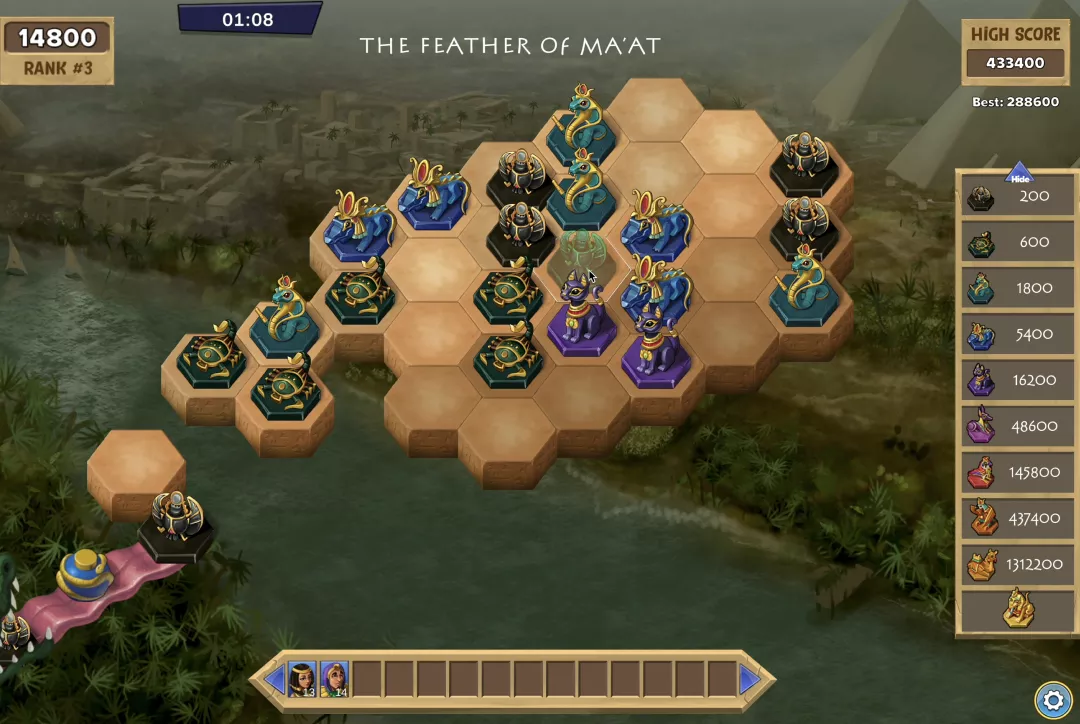This screenshot has height=724, width=1080.
Task: Click the right arrow of the portrait bar
Action: point(749,680)
